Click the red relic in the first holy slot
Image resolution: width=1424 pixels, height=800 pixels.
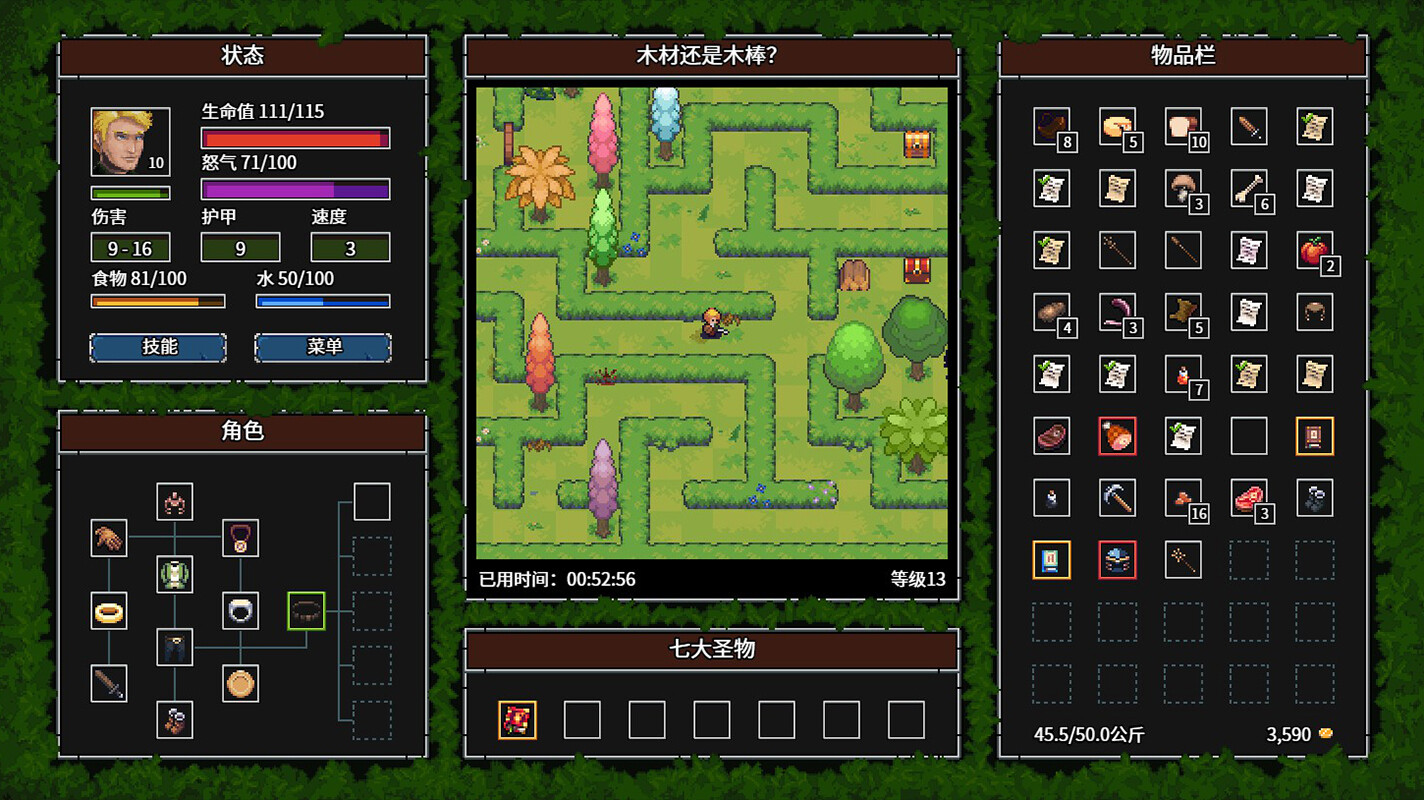[519, 719]
